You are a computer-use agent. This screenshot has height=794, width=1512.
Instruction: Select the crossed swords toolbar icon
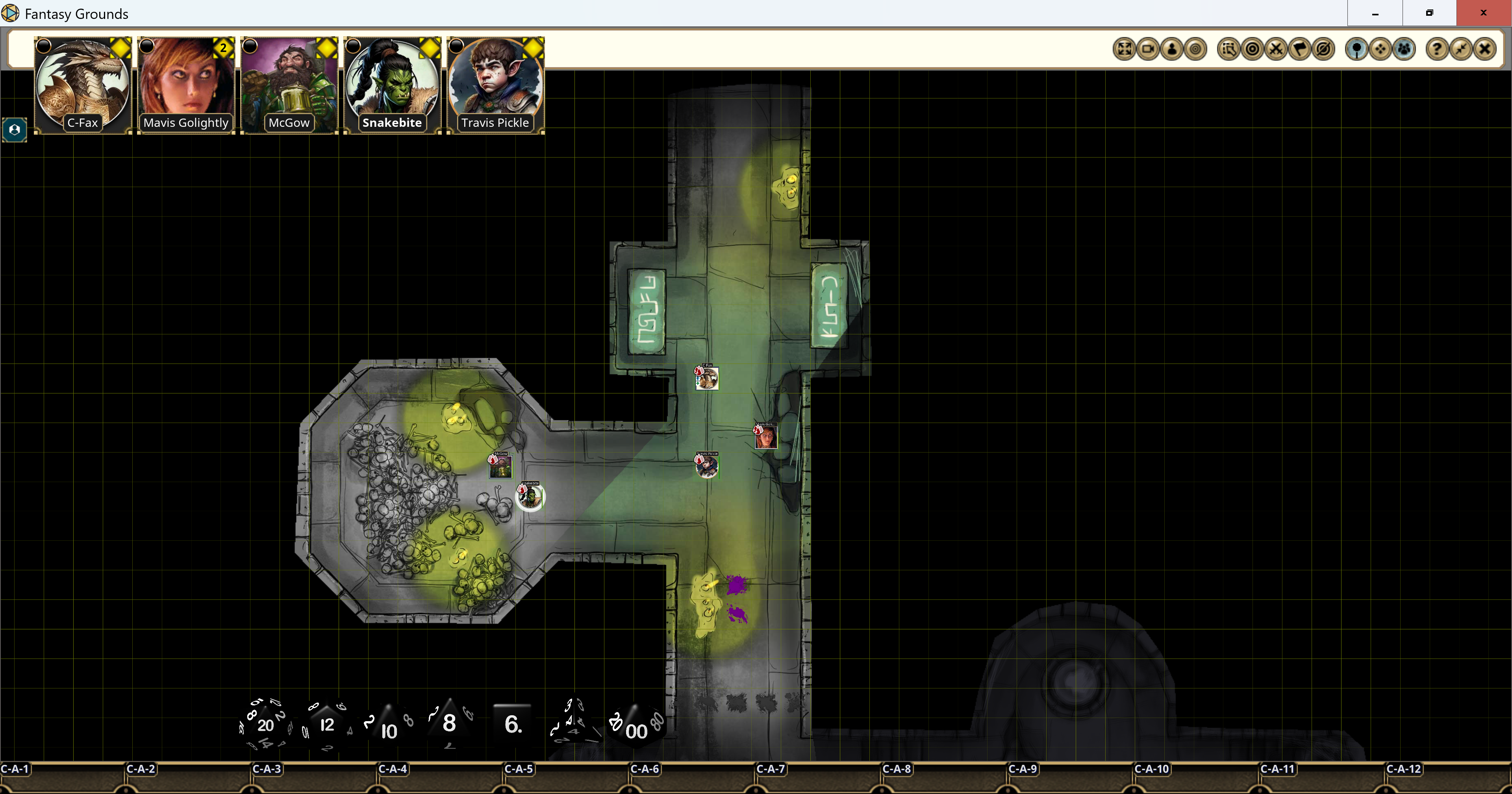click(x=1276, y=49)
